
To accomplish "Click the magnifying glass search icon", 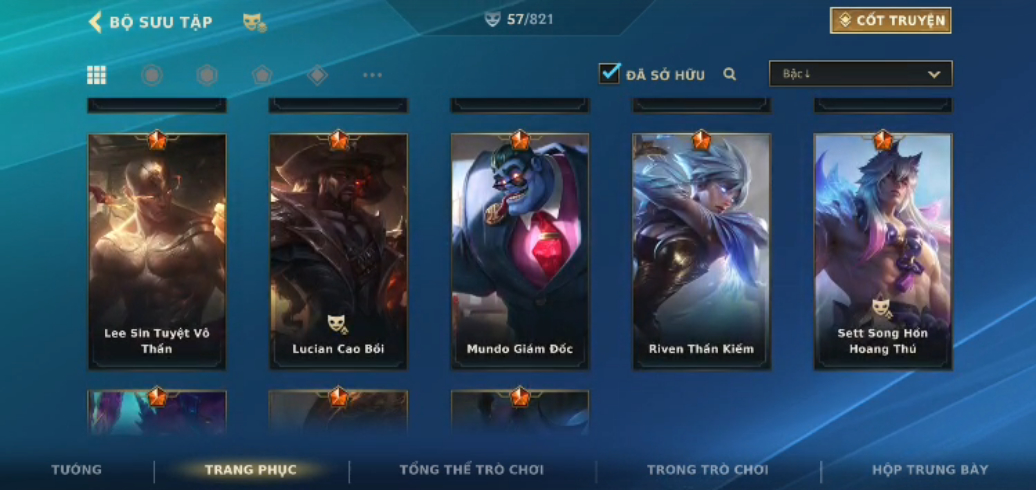I will click(x=730, y=74).
